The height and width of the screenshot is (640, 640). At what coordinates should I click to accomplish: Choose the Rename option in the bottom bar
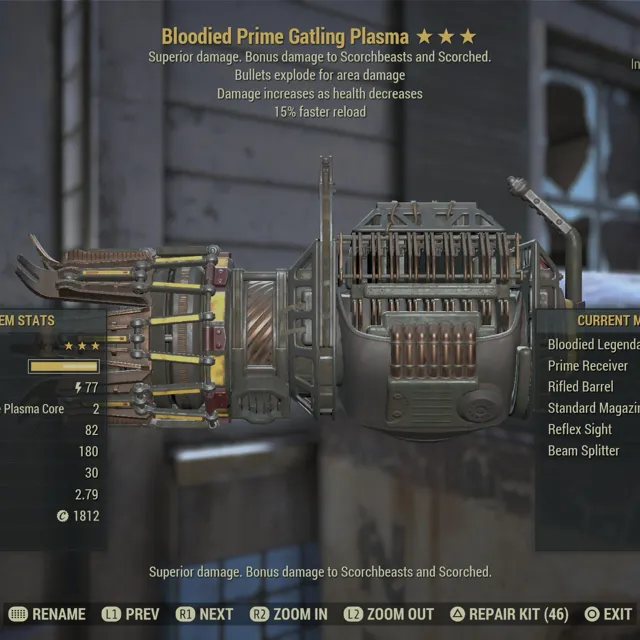coord(47,614)
